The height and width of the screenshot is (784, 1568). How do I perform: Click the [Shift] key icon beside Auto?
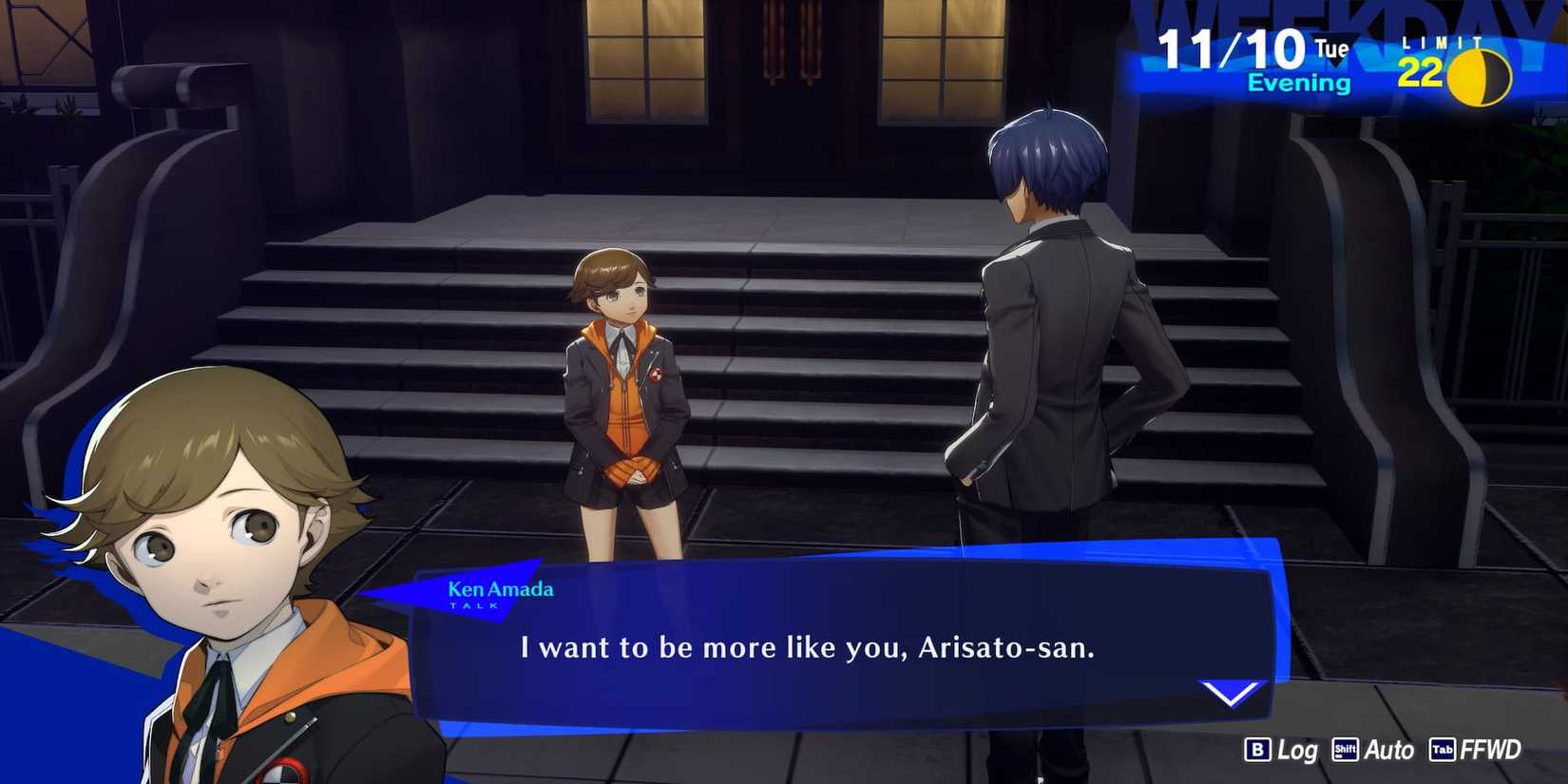coord(1345,750)
